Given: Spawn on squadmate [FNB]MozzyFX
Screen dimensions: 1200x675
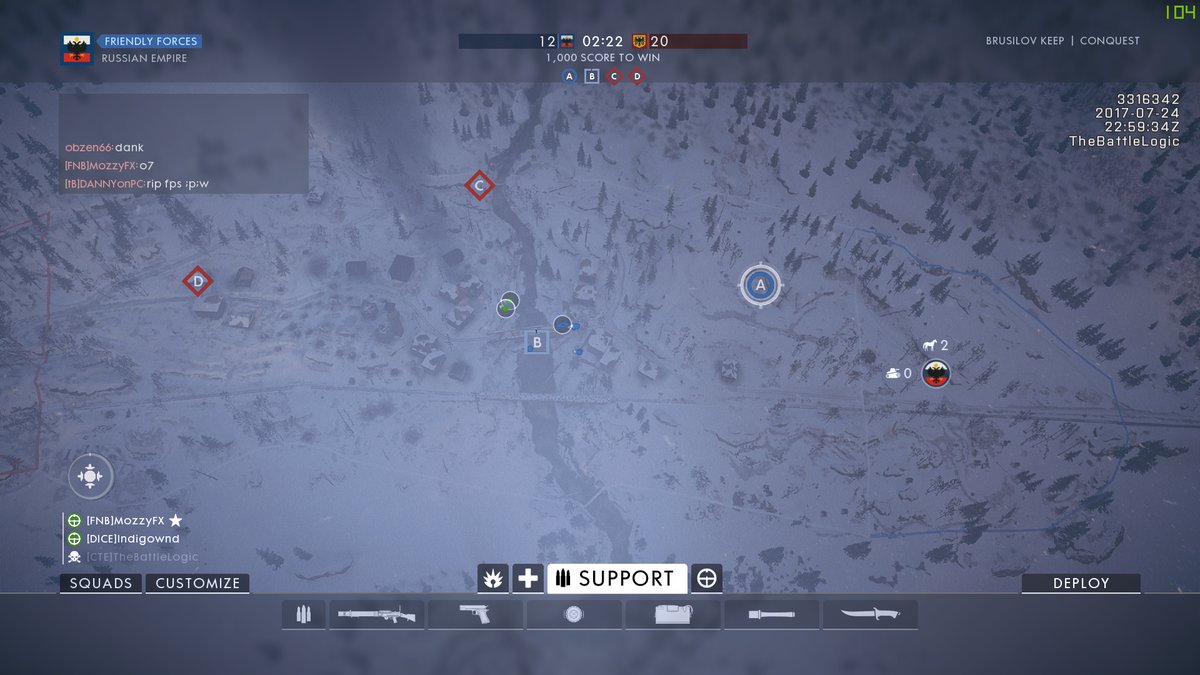Looking at the screenshot, I should 124,521.
